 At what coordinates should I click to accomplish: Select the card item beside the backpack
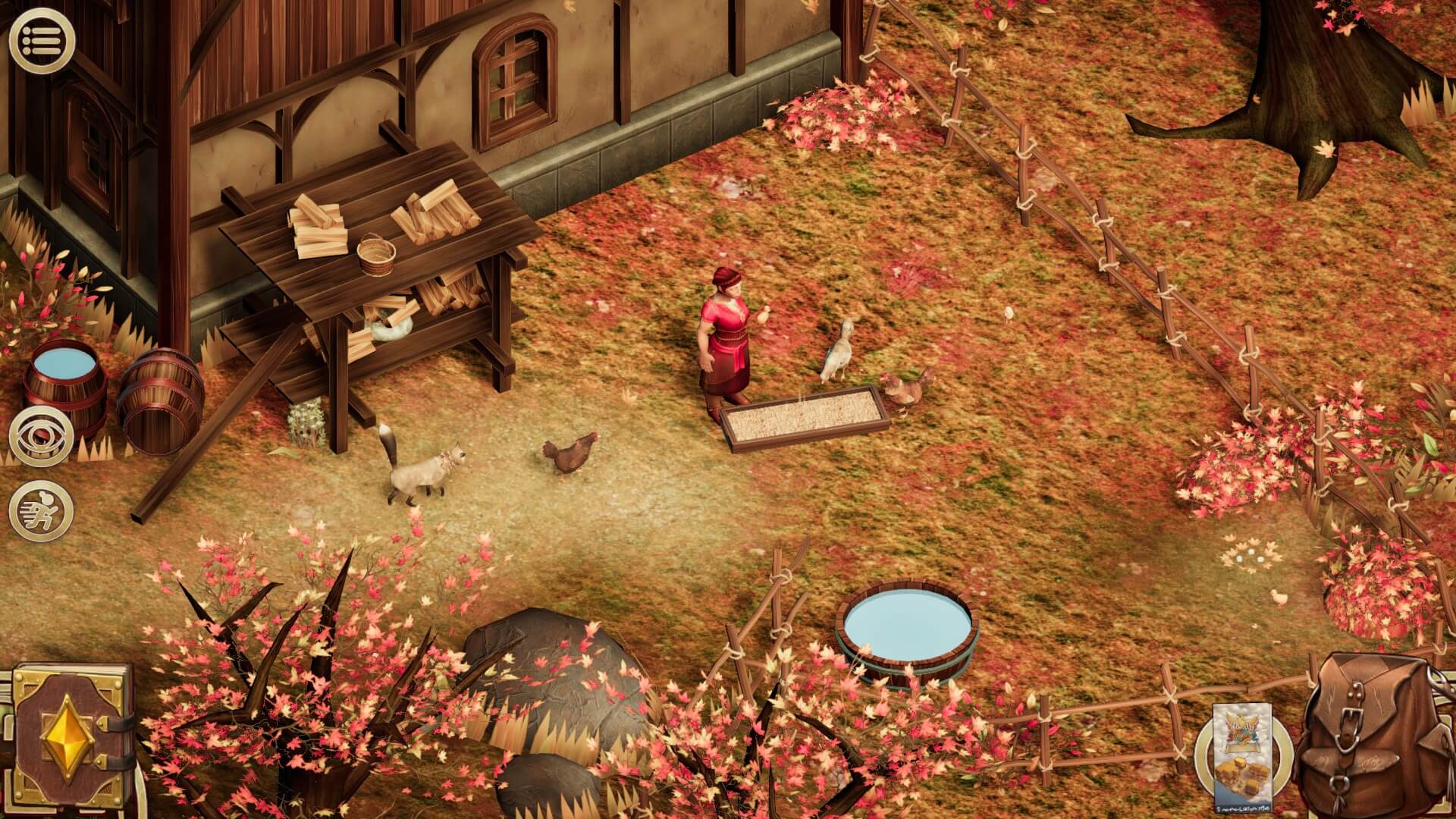coord(1242,755)
